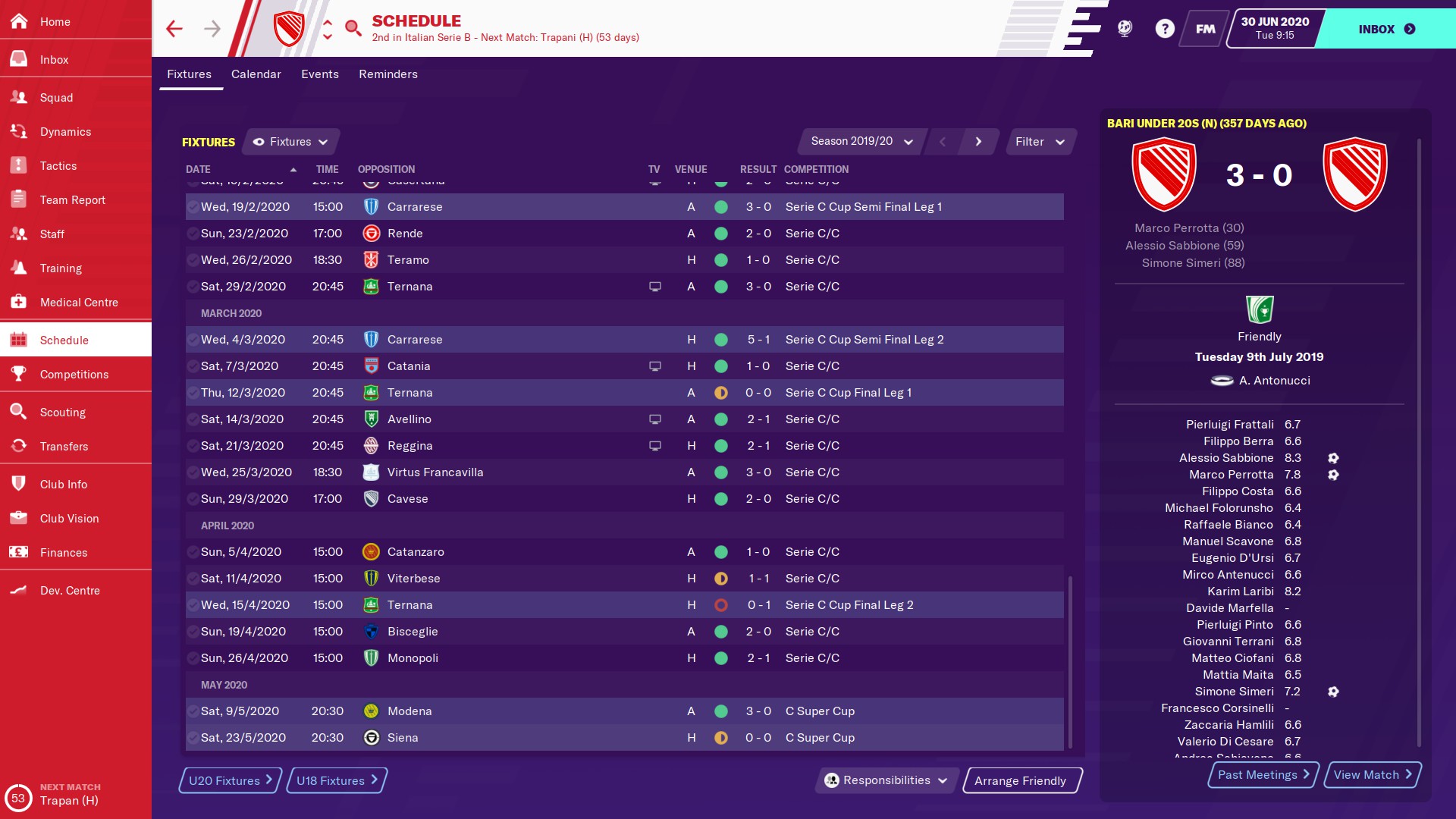Open the Responsibilities dropdown
The image size is (1456, 819).
point(886,780)
